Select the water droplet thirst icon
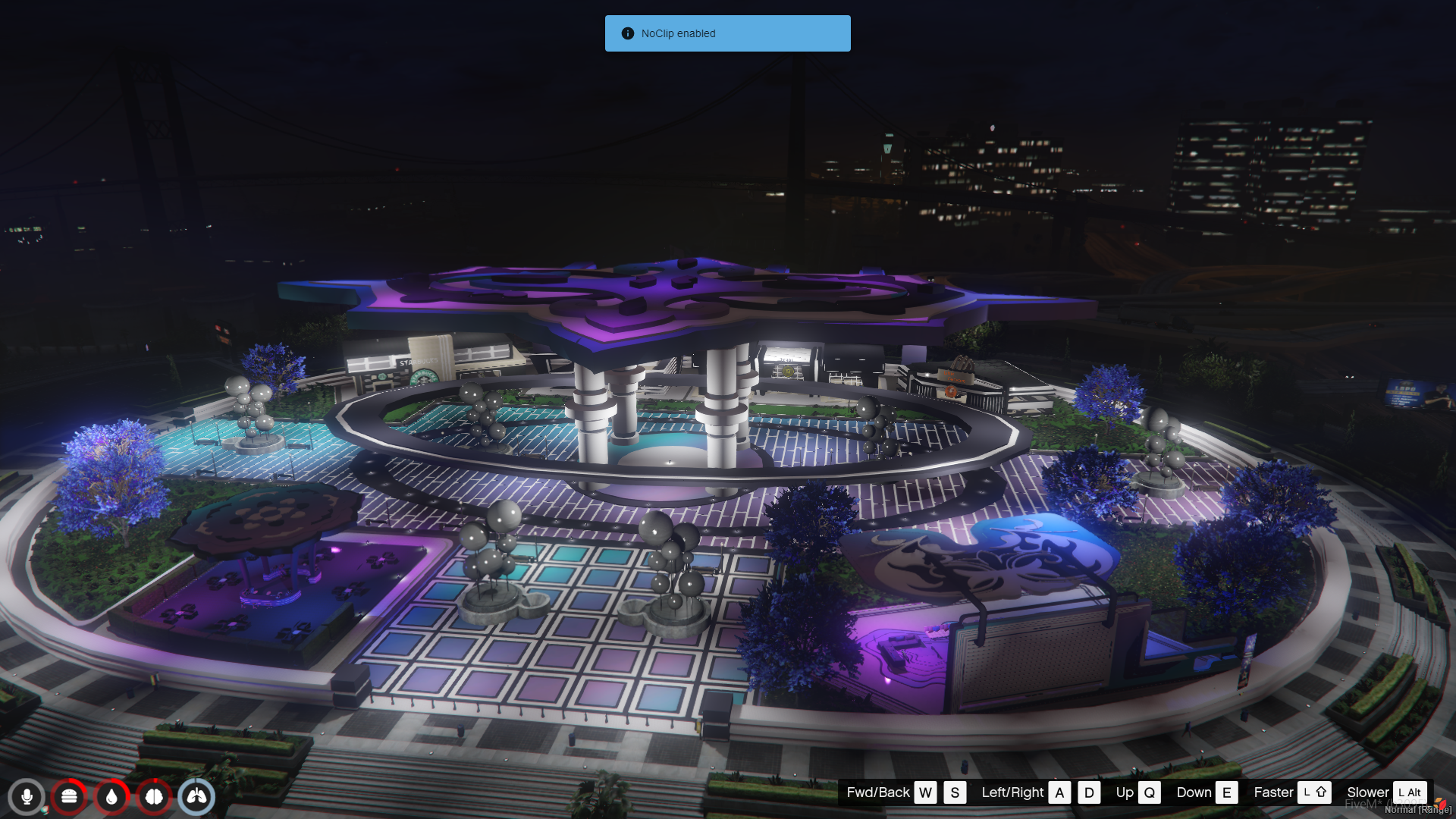The width and height of the screenshot is (1456, 819). point(111,797)
